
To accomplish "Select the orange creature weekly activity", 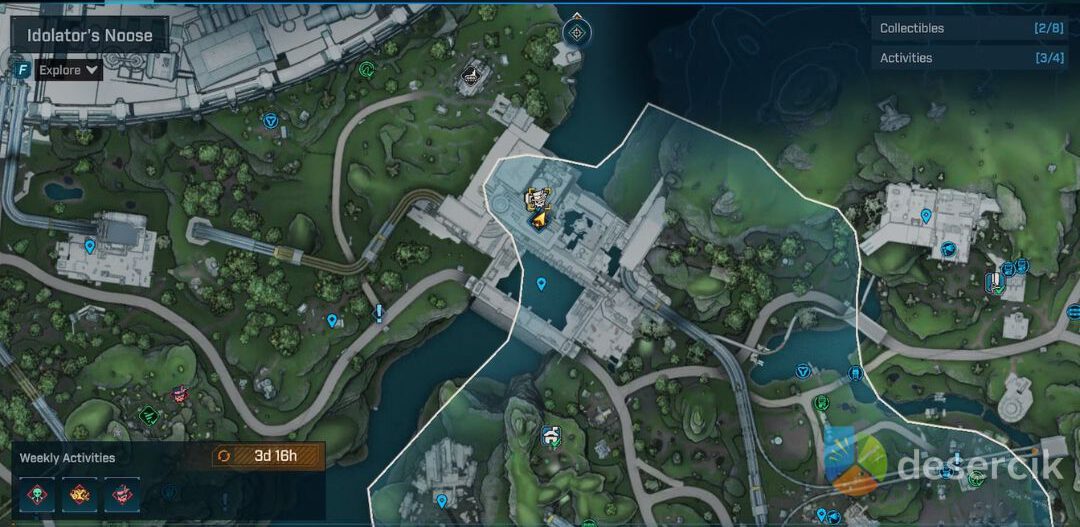I will 79,493.
